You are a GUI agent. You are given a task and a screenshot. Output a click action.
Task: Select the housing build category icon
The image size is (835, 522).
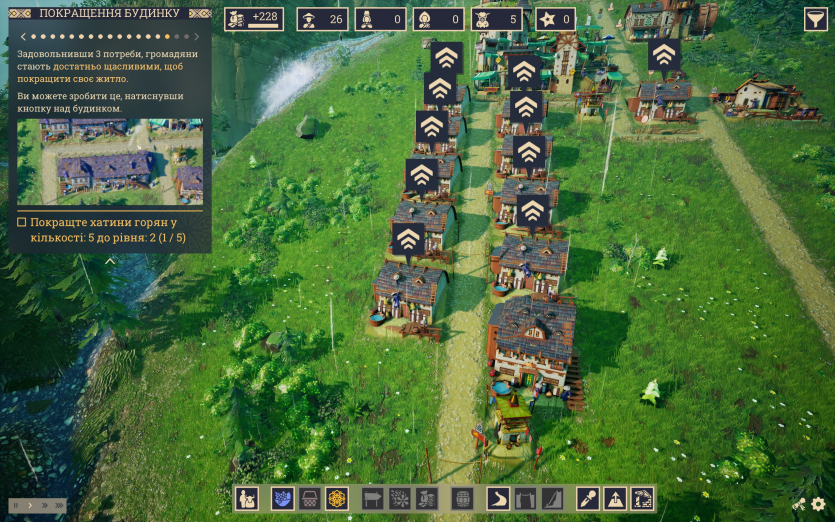(247, 498)
